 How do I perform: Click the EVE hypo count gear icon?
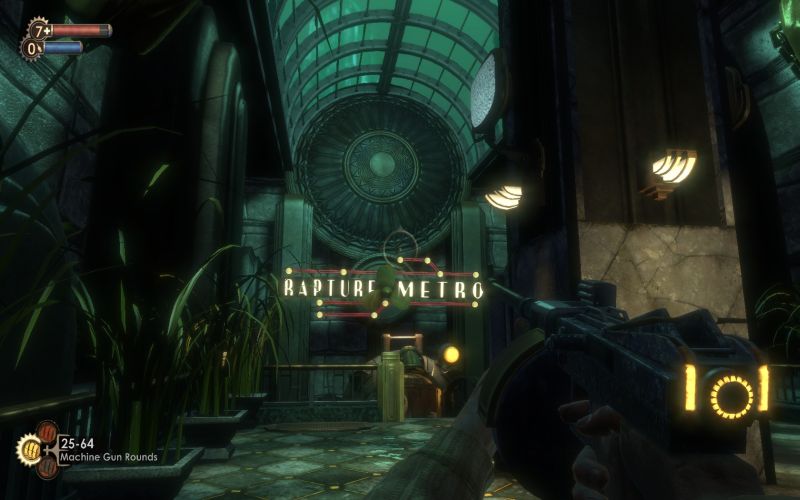coord(34,47)
